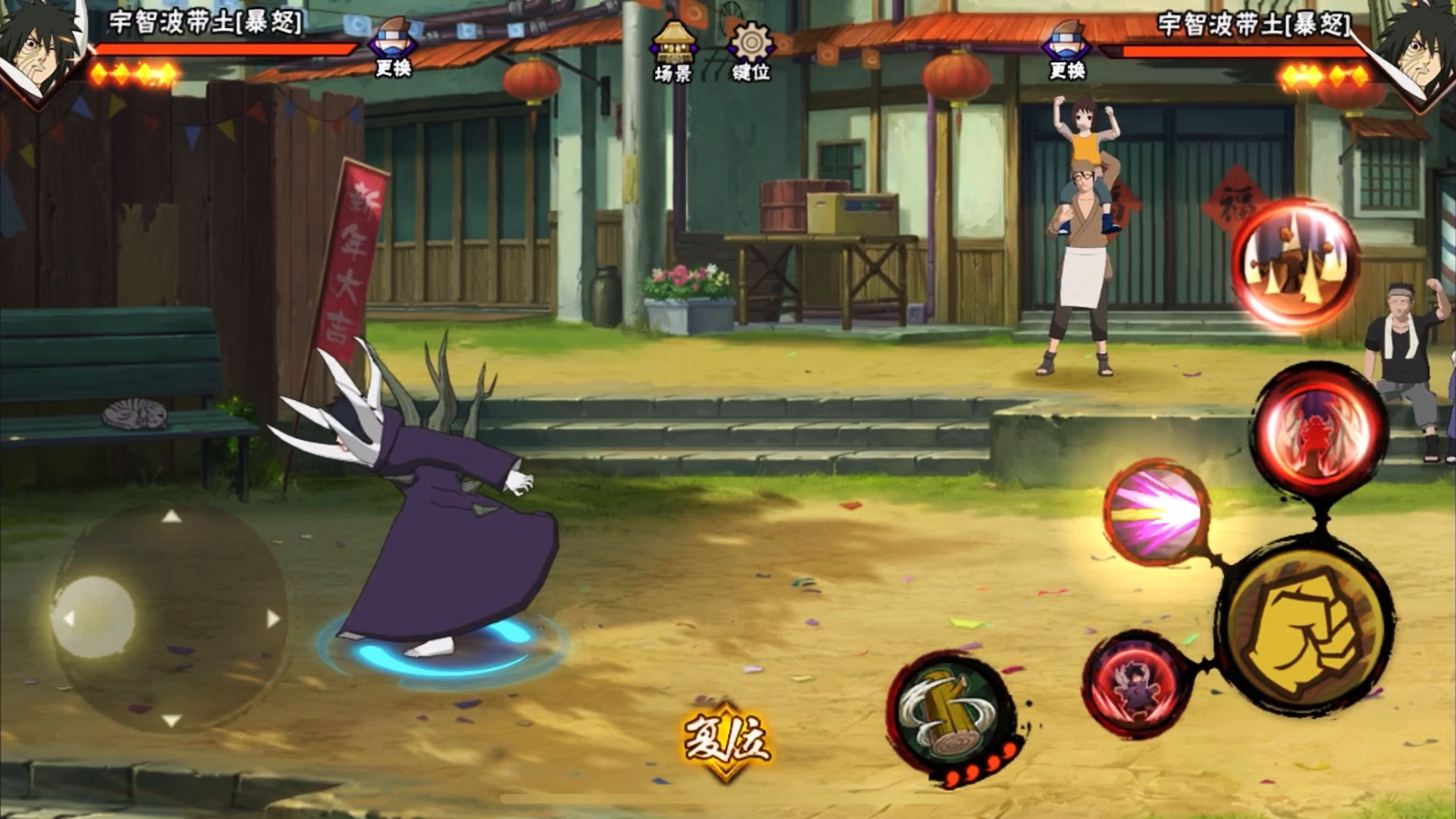
Task: Tap the virtual joystick up arrow
Action: pos(172,516)
